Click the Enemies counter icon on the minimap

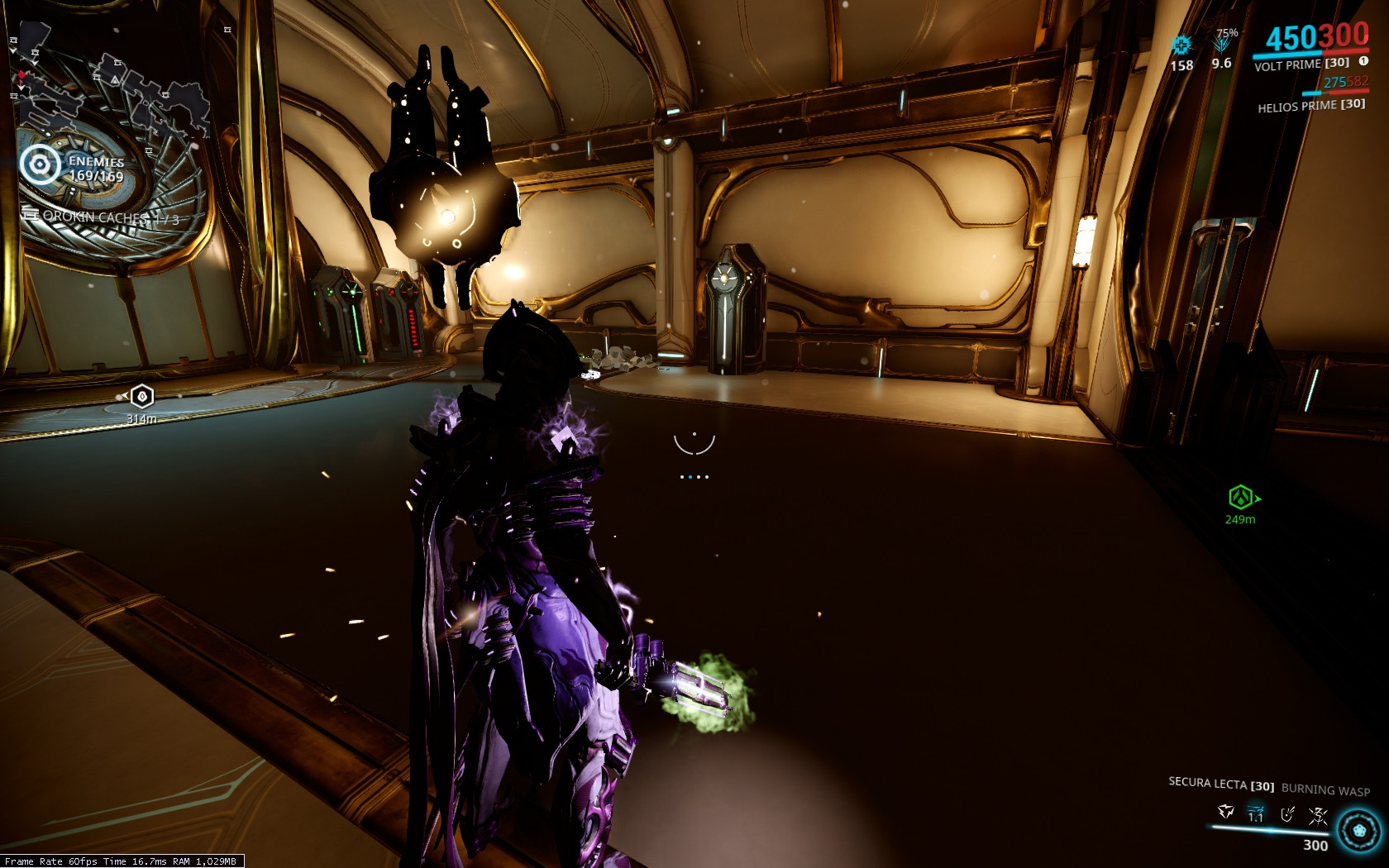38,164
